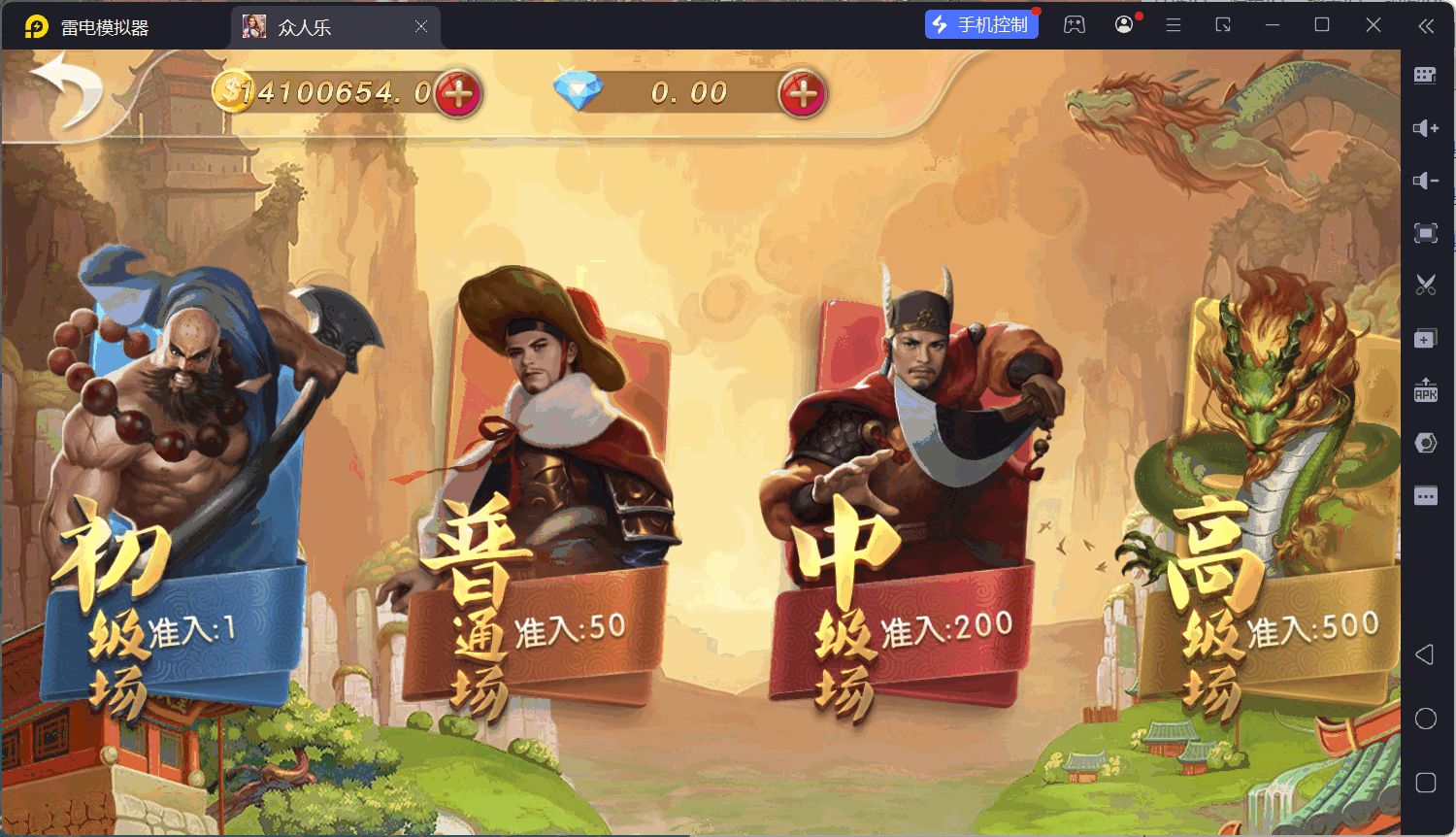Viewport: 1456px width, 837px height.
Task: Open the APK install tool
Action: click(1425, 390)
